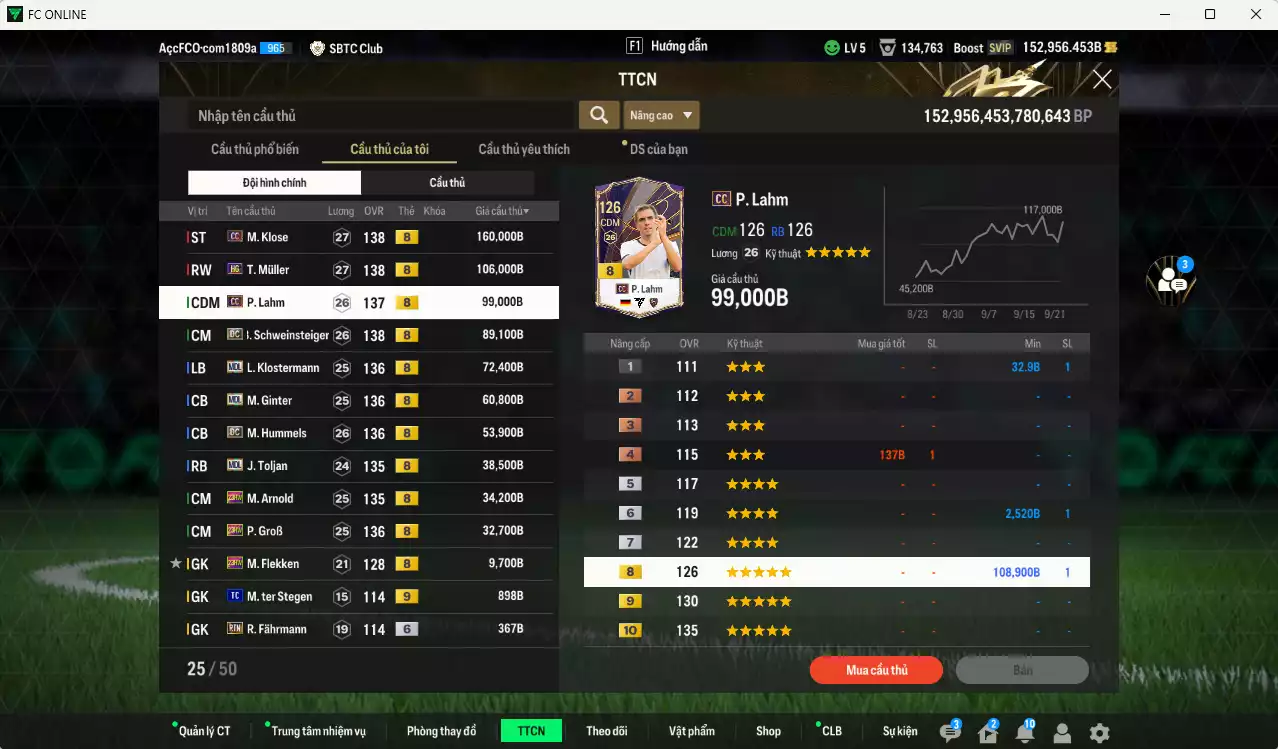The width and height of the screenshot is (1278, 749).
Task: Open Quản lý CT from bottom menu
Action: (204, 731)
